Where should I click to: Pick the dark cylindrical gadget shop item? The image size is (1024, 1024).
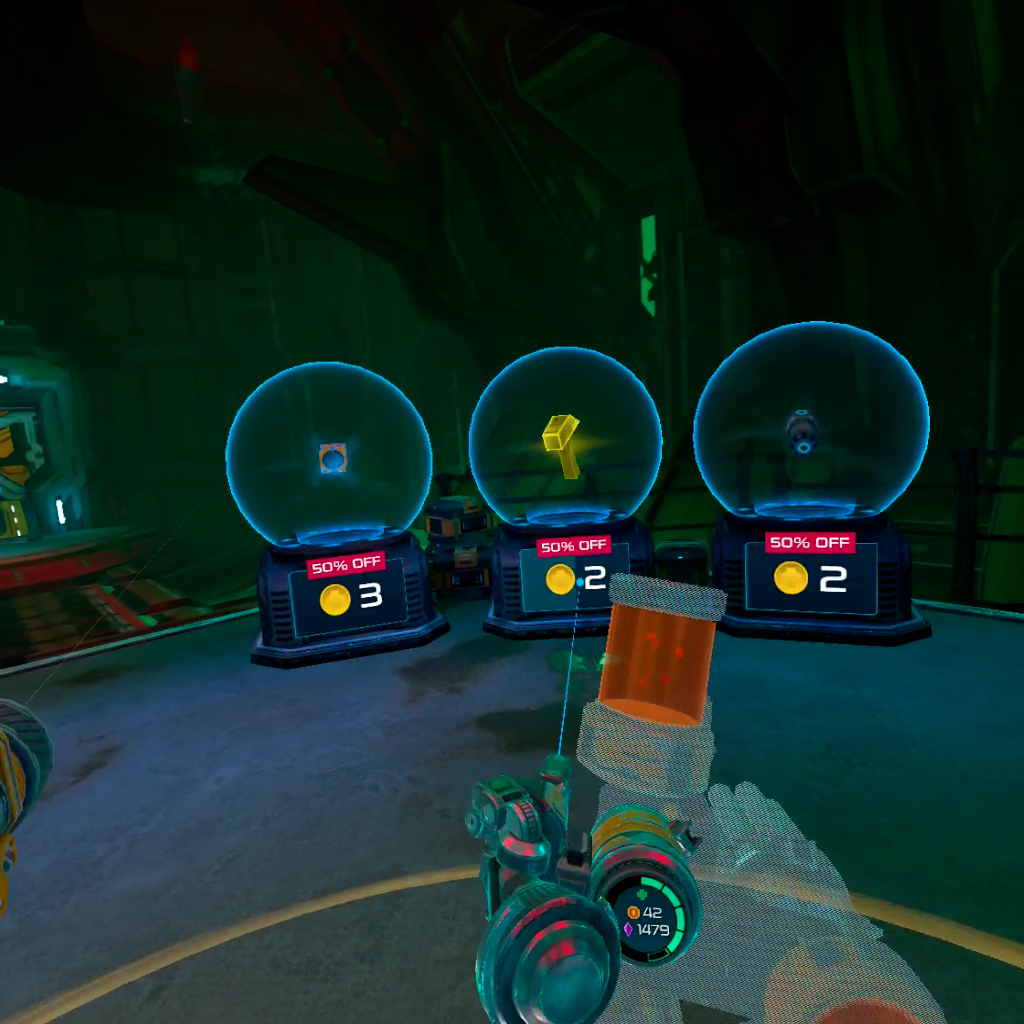802,432
